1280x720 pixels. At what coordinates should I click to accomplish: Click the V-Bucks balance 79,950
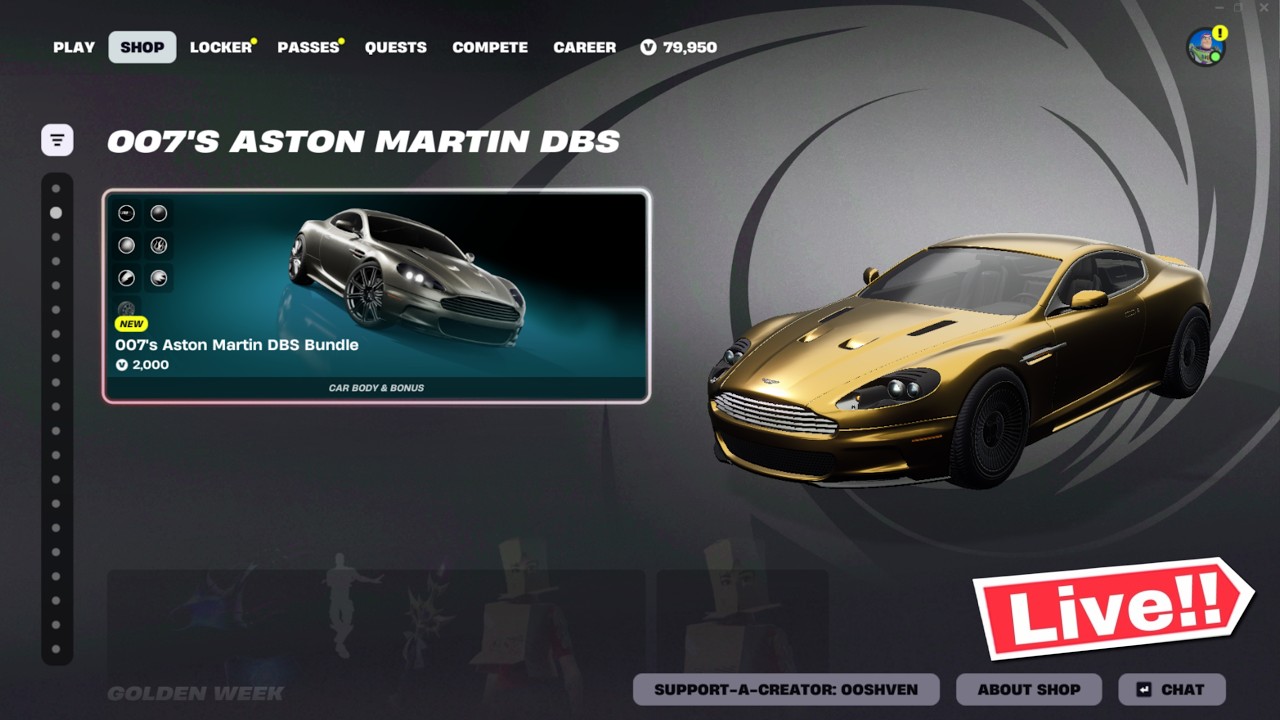[x=679, y=47]
